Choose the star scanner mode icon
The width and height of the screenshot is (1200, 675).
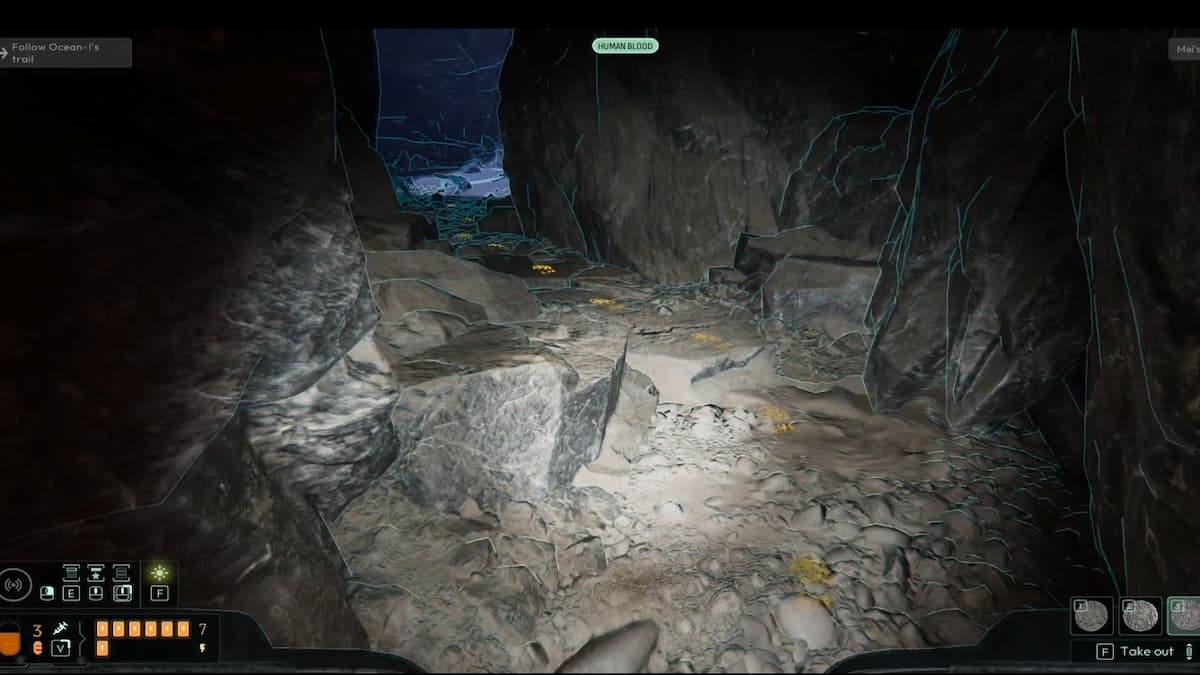point(96,573)
